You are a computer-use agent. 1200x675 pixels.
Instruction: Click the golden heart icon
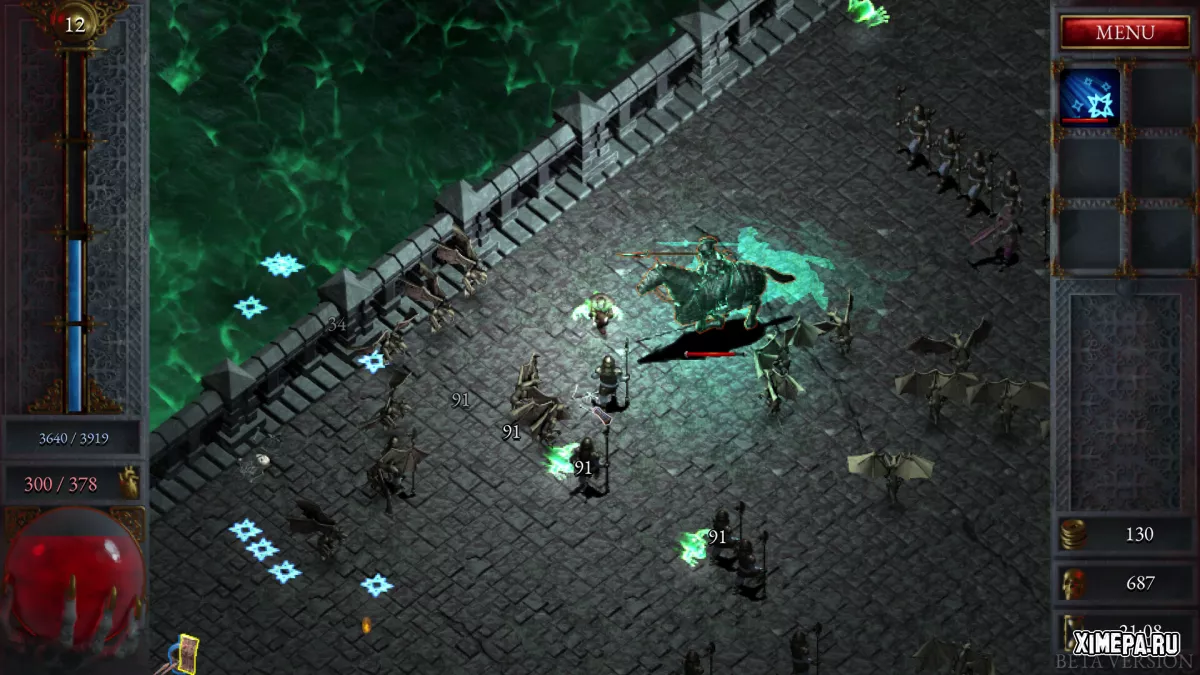pos(129,484)
